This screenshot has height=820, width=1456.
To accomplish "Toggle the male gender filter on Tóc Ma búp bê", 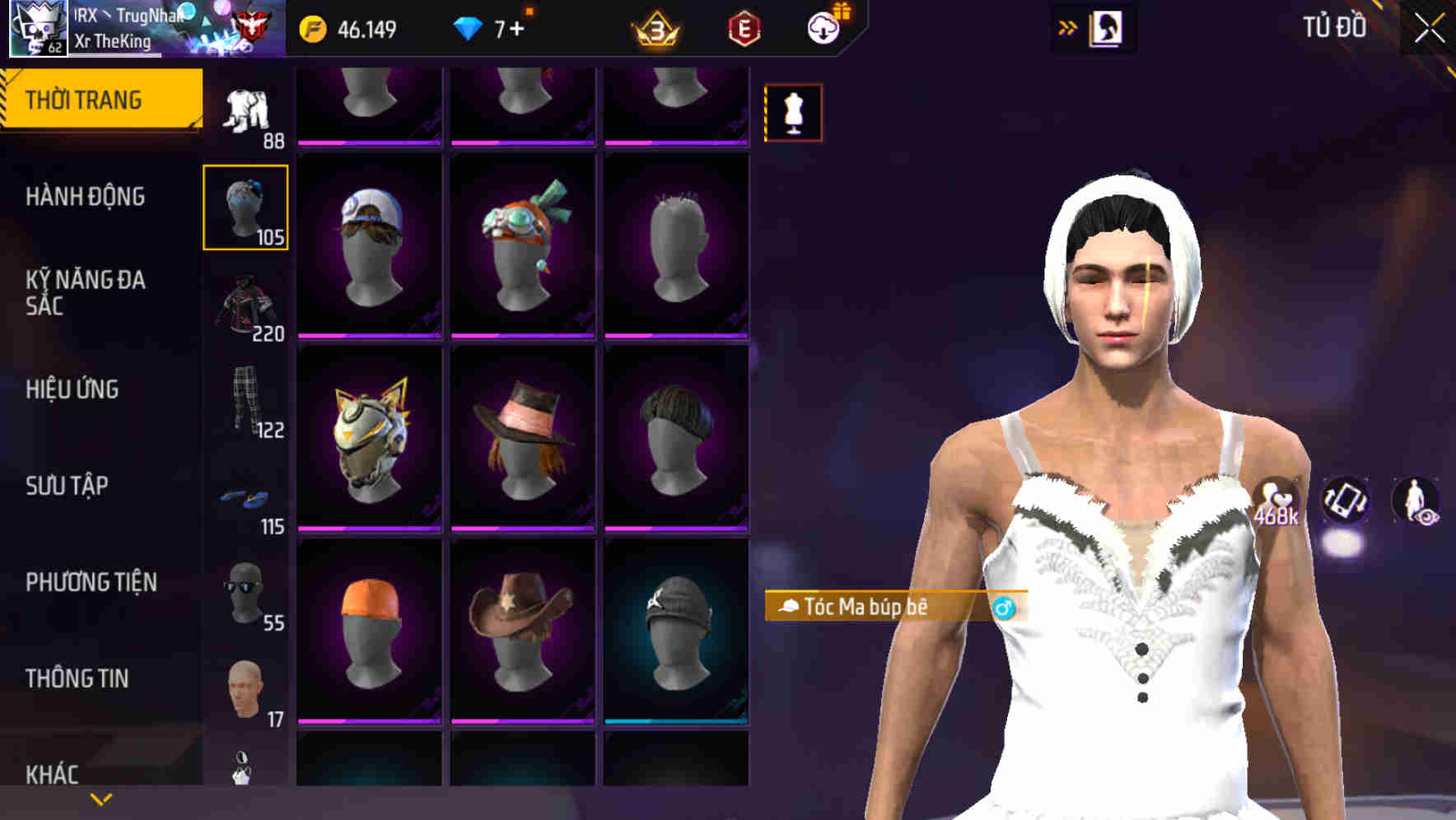I will tap(1006, 606).
